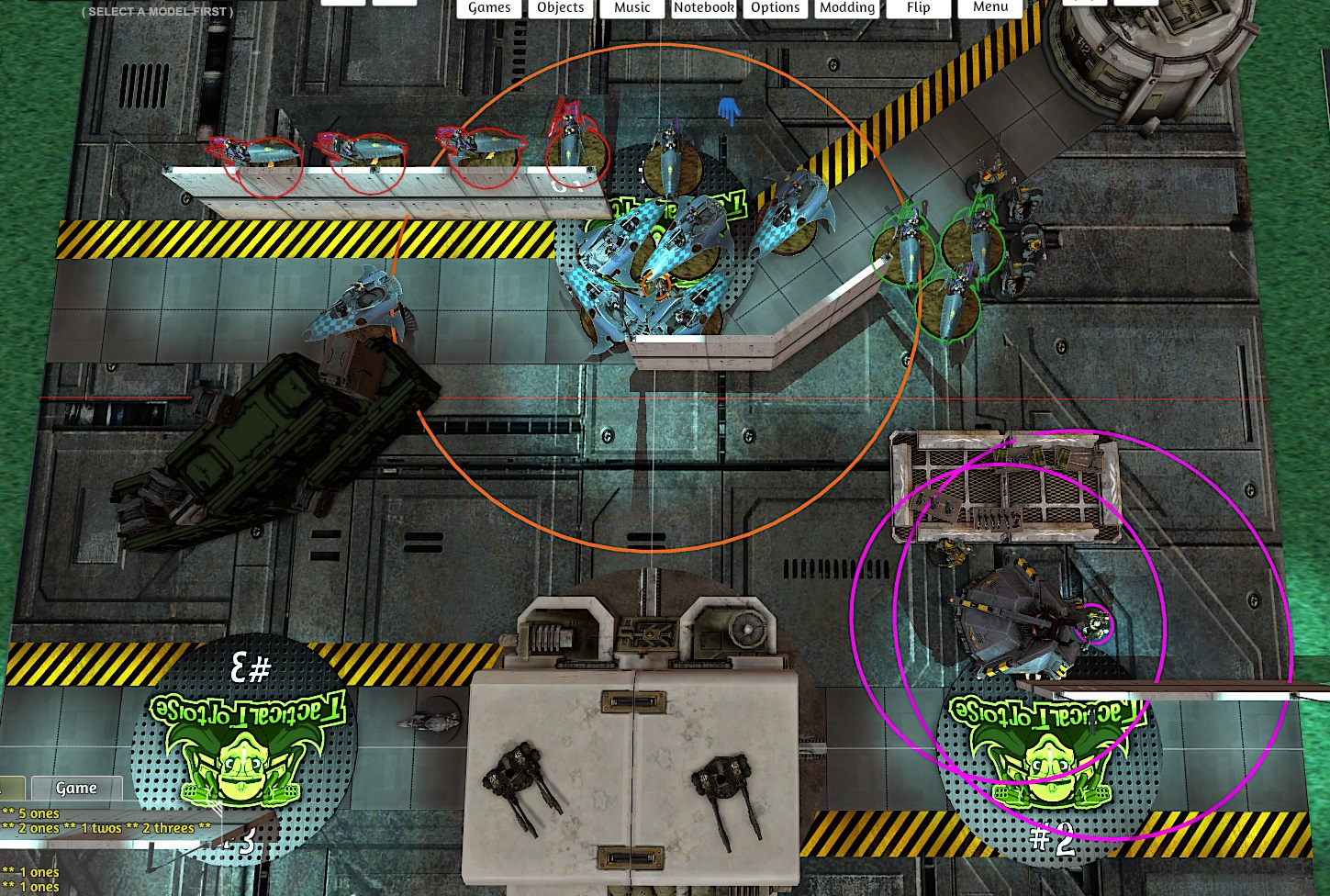Click the Flip table button
Screen dimensions: 1330x896
(x=918, y=8)
